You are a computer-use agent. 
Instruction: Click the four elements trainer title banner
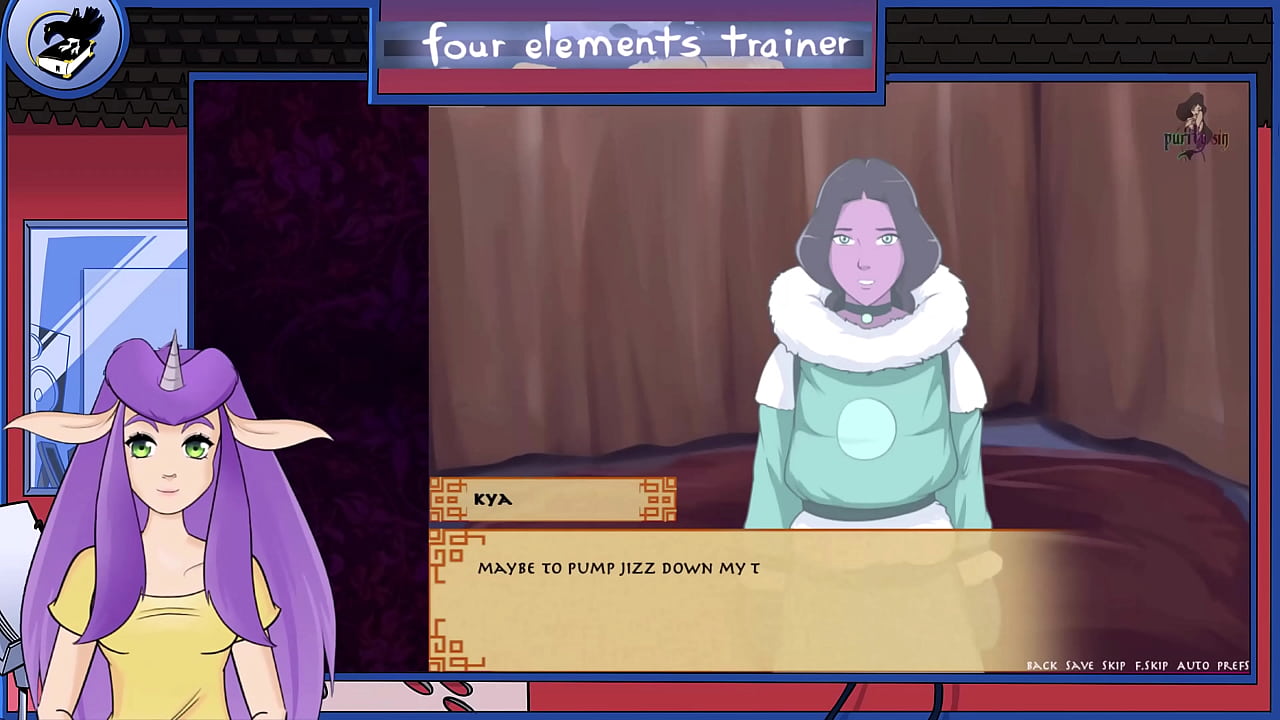[627, 44]
